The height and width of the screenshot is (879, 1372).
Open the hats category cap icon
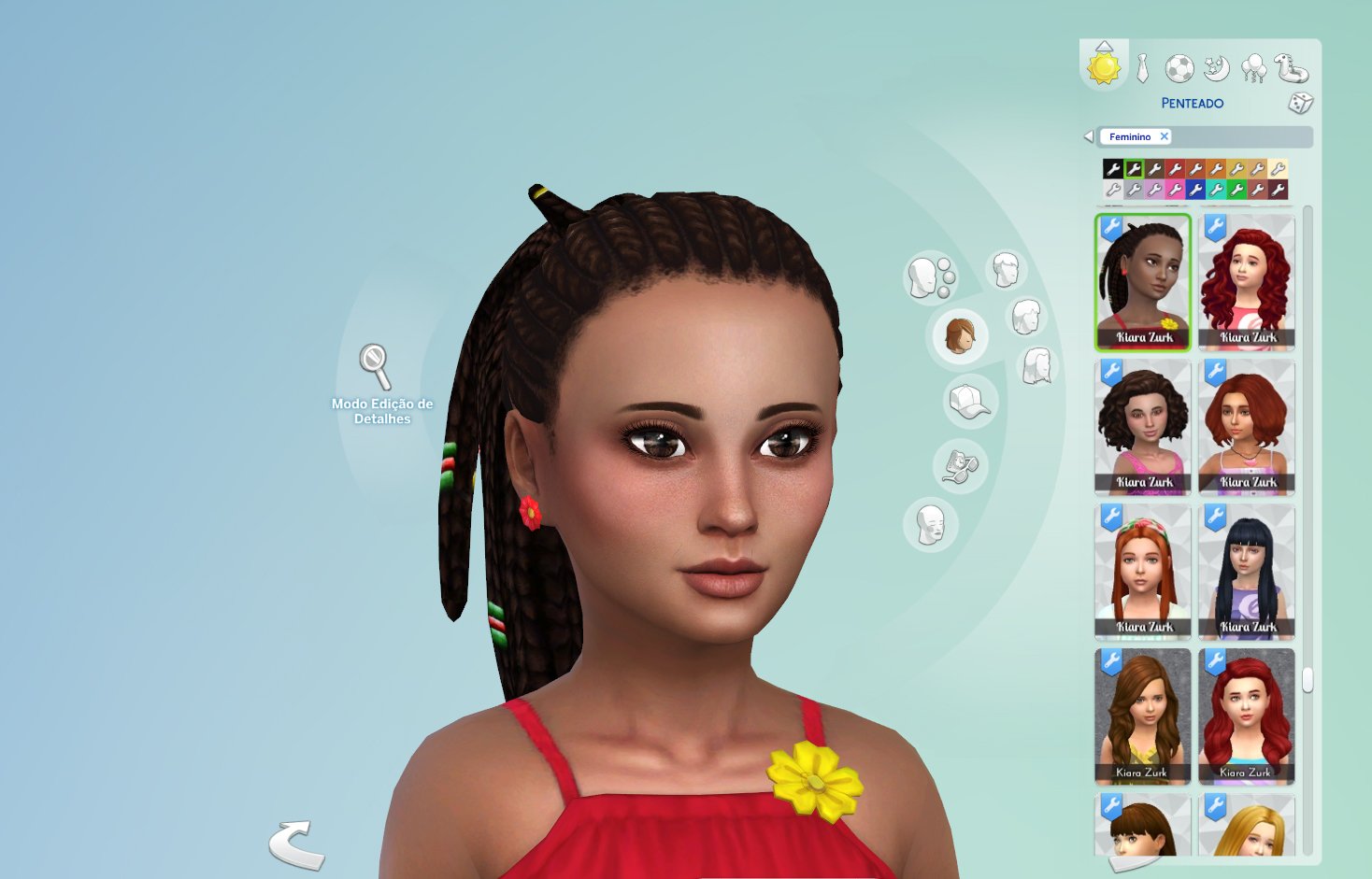click(969, 403)
